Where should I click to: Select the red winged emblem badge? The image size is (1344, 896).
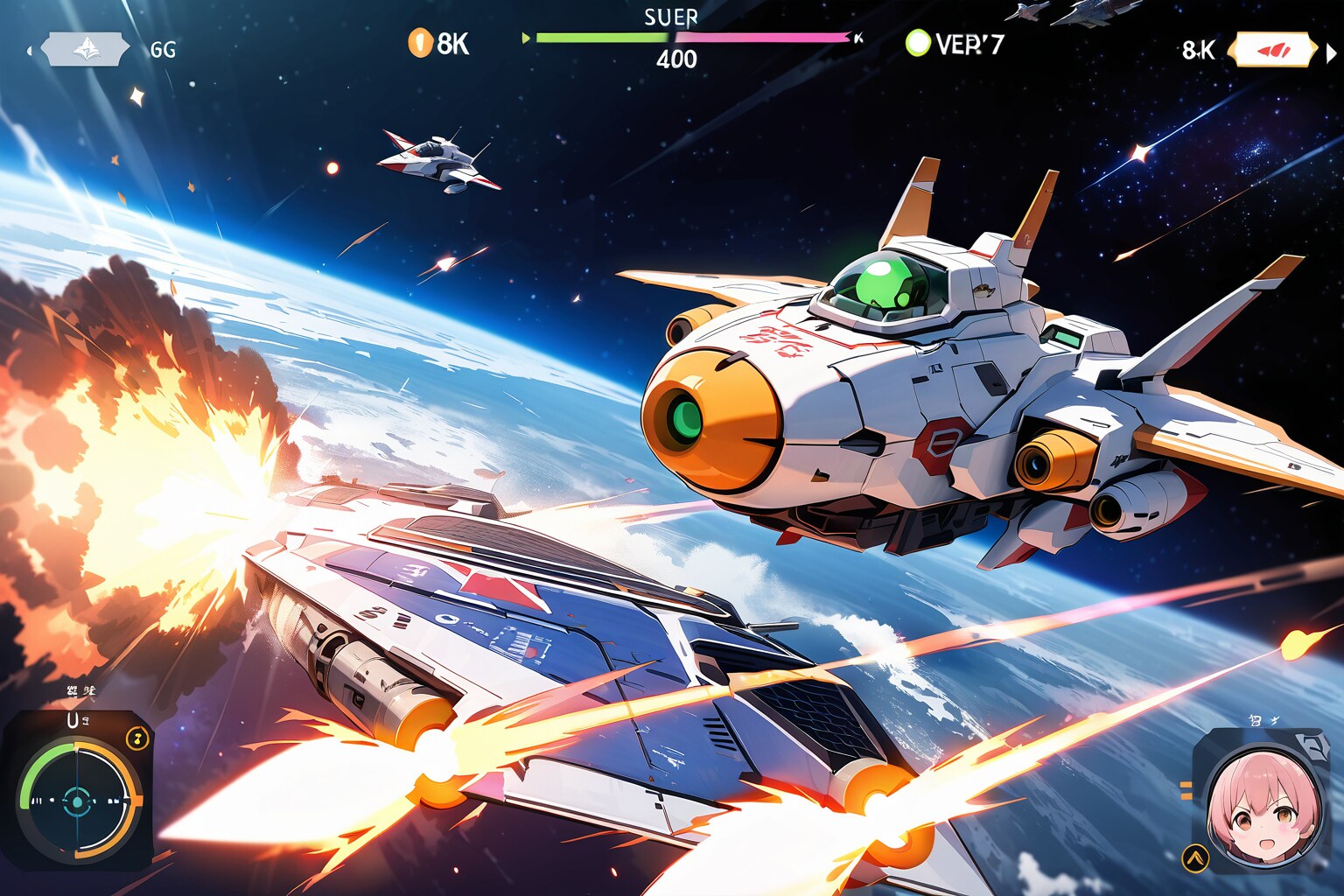click(1271, 50)
